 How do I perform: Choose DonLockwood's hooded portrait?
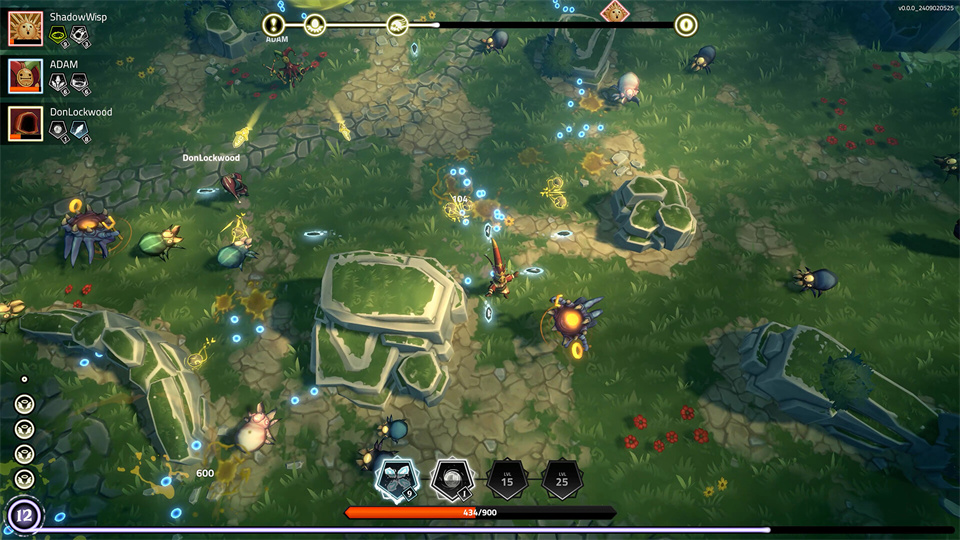click(26, 123)
